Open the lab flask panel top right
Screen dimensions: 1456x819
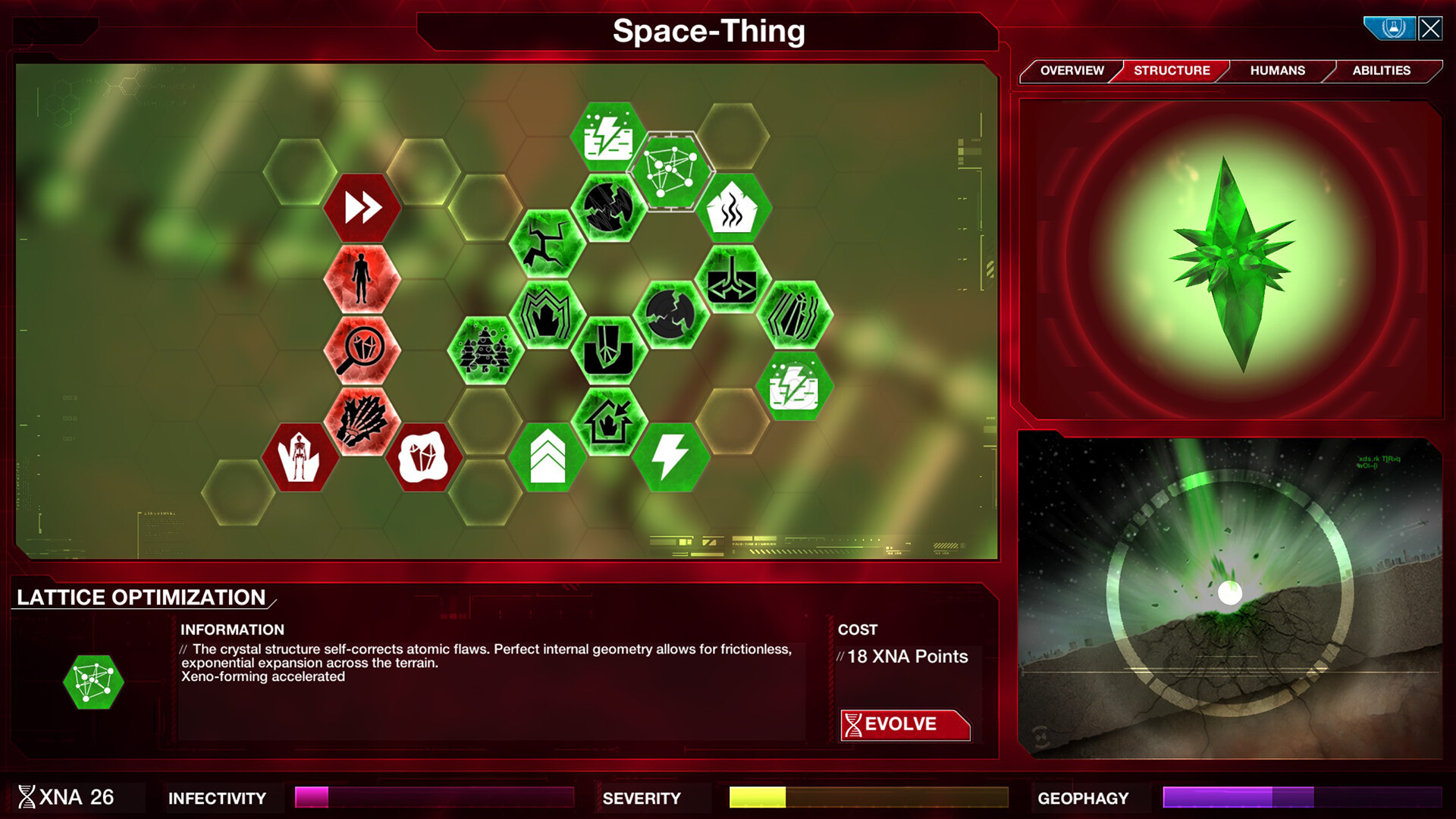pyautogui.click(x=1390, y=27)
